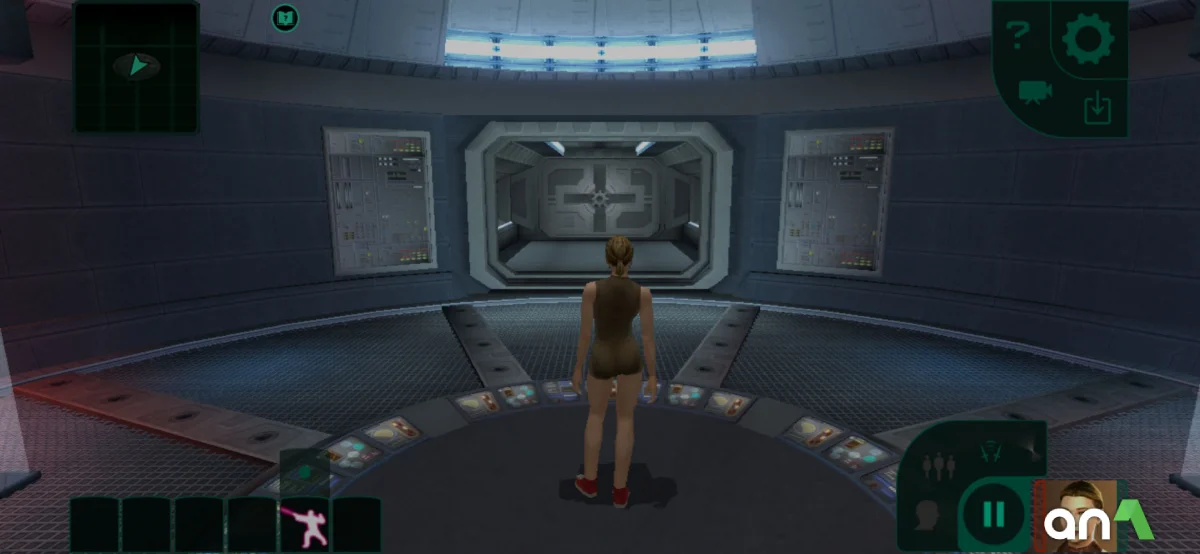1200x554 pixels.
Task: Open the minimap panel
Action: click(x=136, y=67)
